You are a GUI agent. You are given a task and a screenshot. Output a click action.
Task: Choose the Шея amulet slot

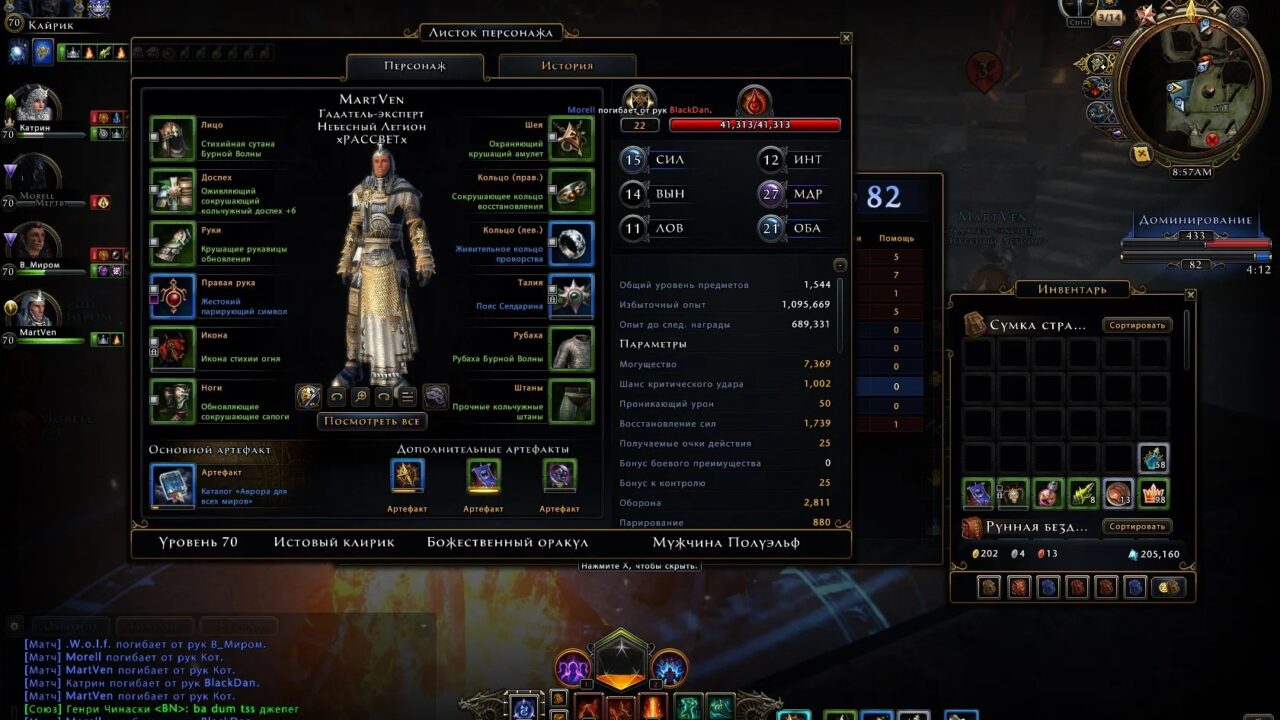tap(571, 138)
